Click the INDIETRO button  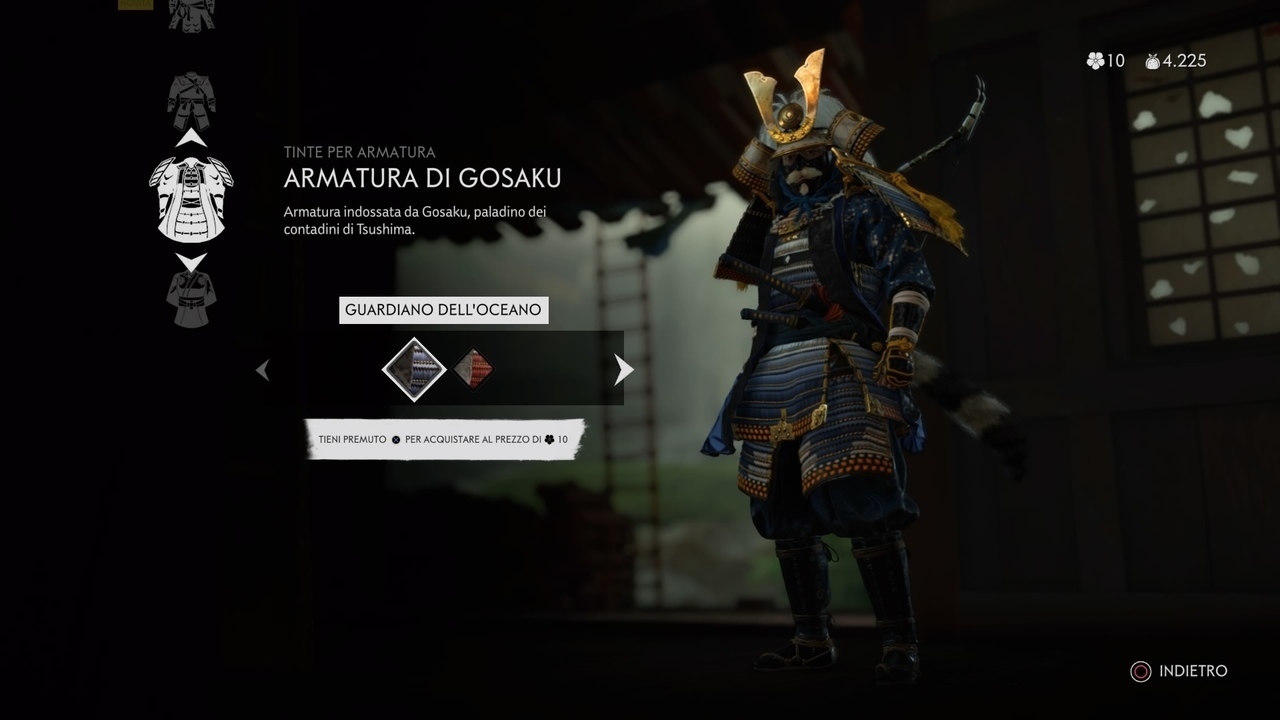point(1193,671)
